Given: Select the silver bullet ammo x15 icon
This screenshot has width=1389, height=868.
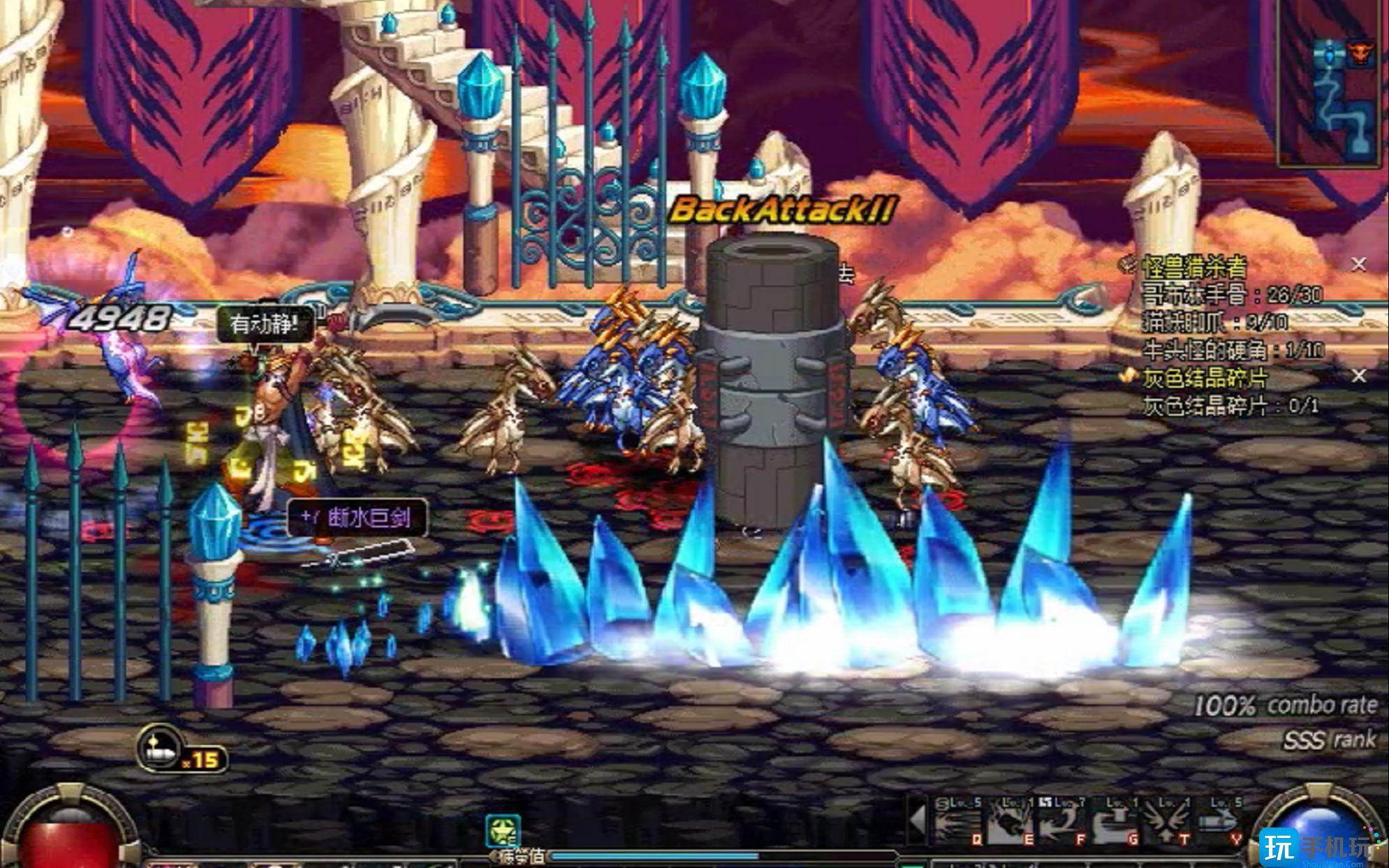Looking at the screenshot, I should tap(159, 749).
